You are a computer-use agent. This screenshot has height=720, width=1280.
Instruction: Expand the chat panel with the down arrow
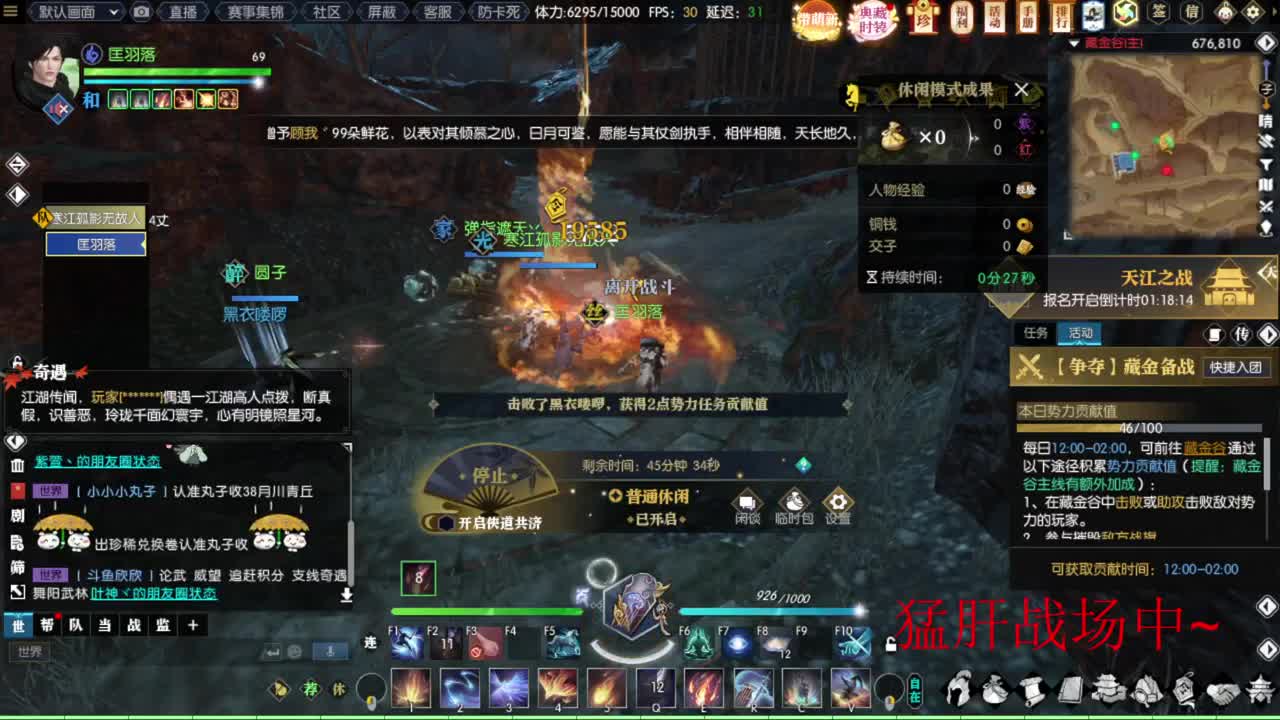point(346,595)
